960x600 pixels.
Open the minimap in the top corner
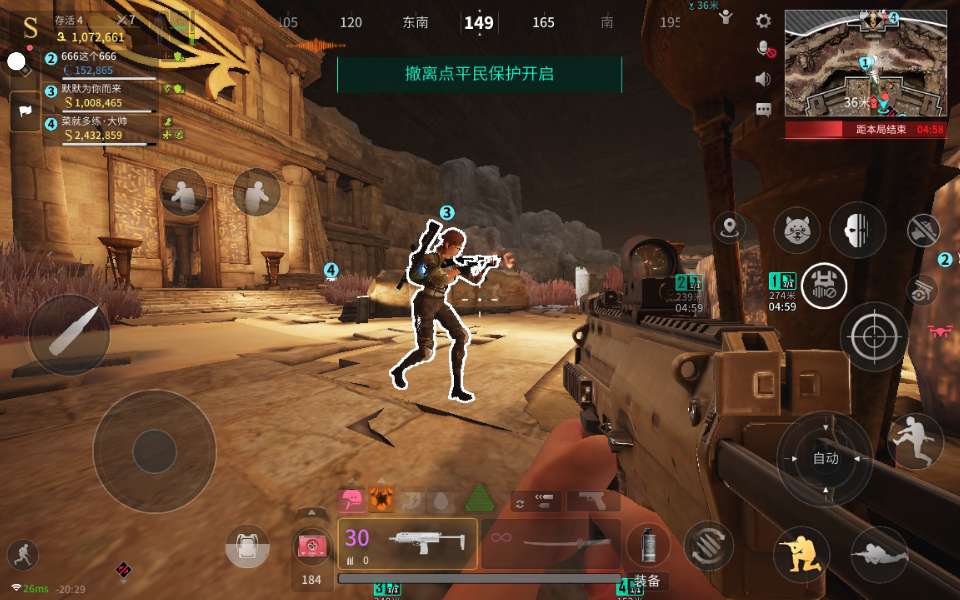(865, 63)
